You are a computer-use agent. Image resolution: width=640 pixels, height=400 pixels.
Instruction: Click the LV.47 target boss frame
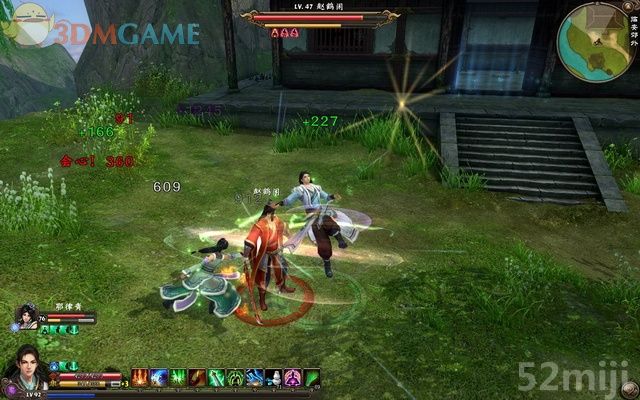pos(318,18)
